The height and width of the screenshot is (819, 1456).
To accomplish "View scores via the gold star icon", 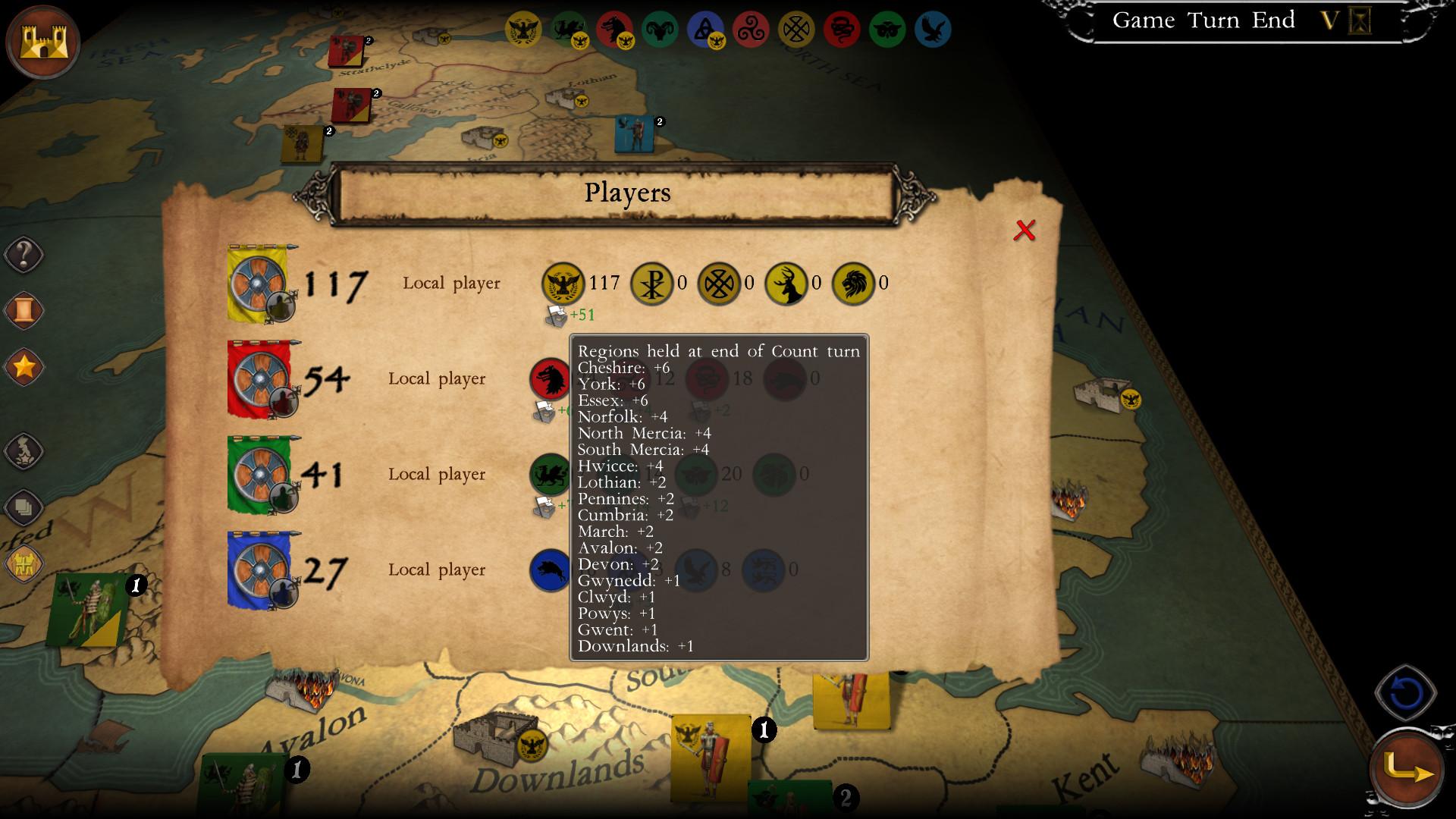I will coord(24,366).
